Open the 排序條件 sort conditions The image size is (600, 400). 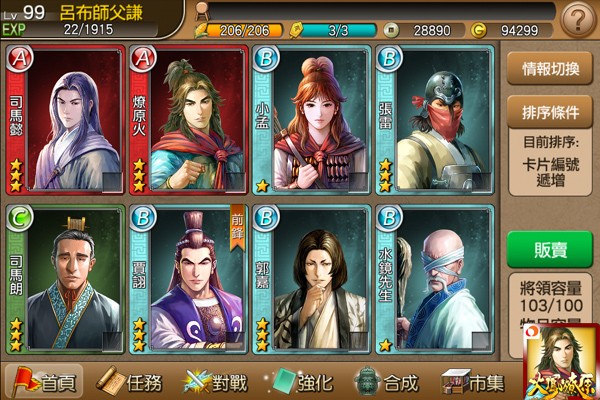(551, 112)
